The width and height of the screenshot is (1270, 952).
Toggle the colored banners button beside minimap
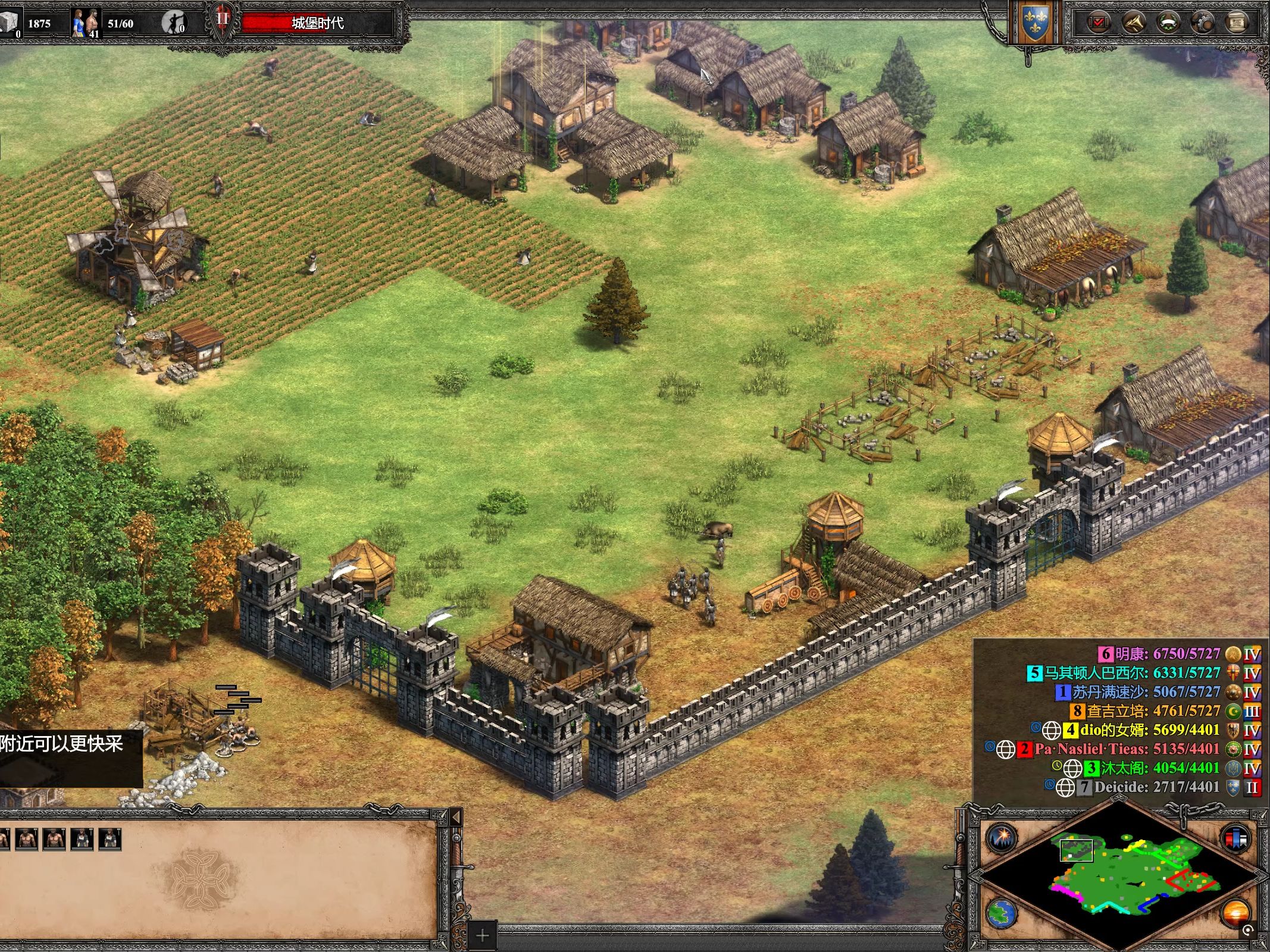pyautogui.click(x=1236, y=837)
